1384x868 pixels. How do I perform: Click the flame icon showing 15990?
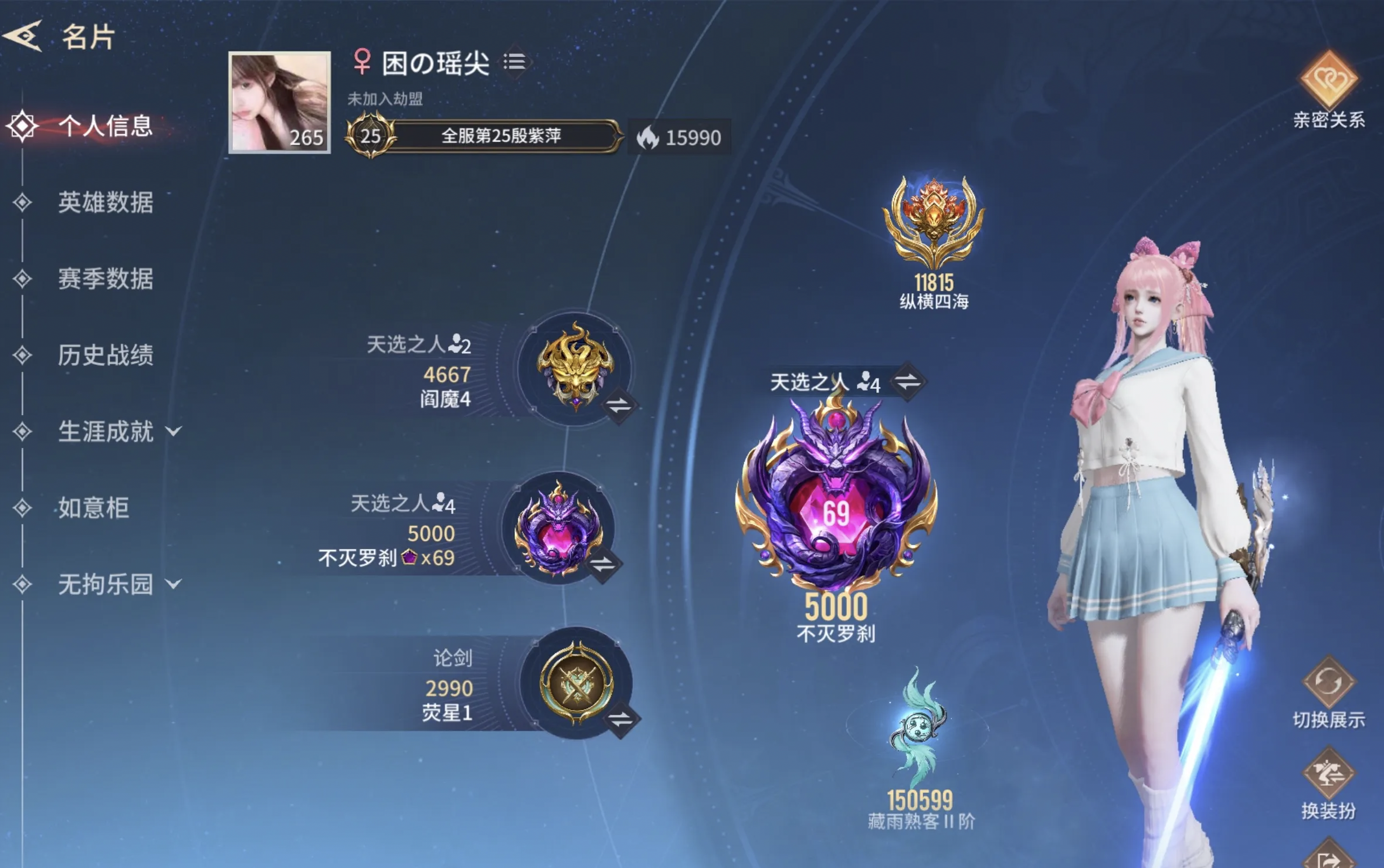pyautogui.click(x=649, y=139)
